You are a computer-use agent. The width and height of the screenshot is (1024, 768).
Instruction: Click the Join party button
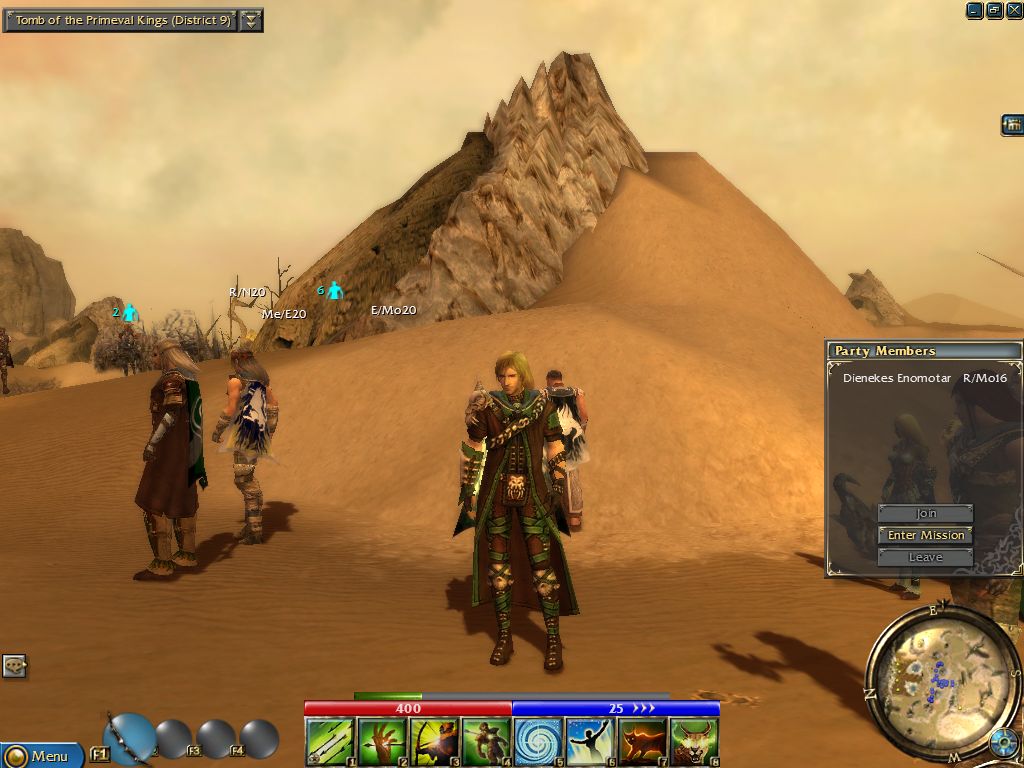pos(925,513)
